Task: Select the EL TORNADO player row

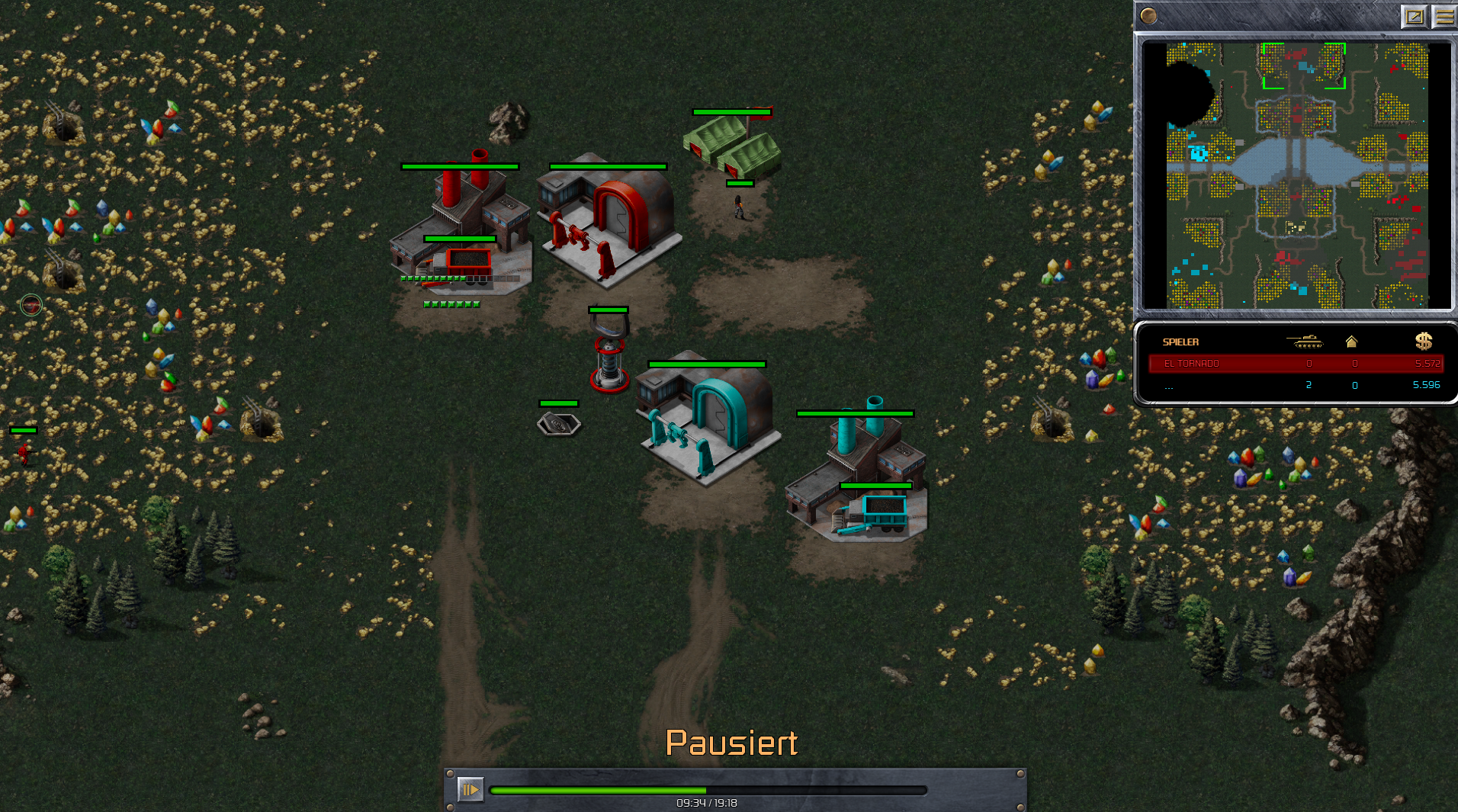Action: coord(1296,364)
